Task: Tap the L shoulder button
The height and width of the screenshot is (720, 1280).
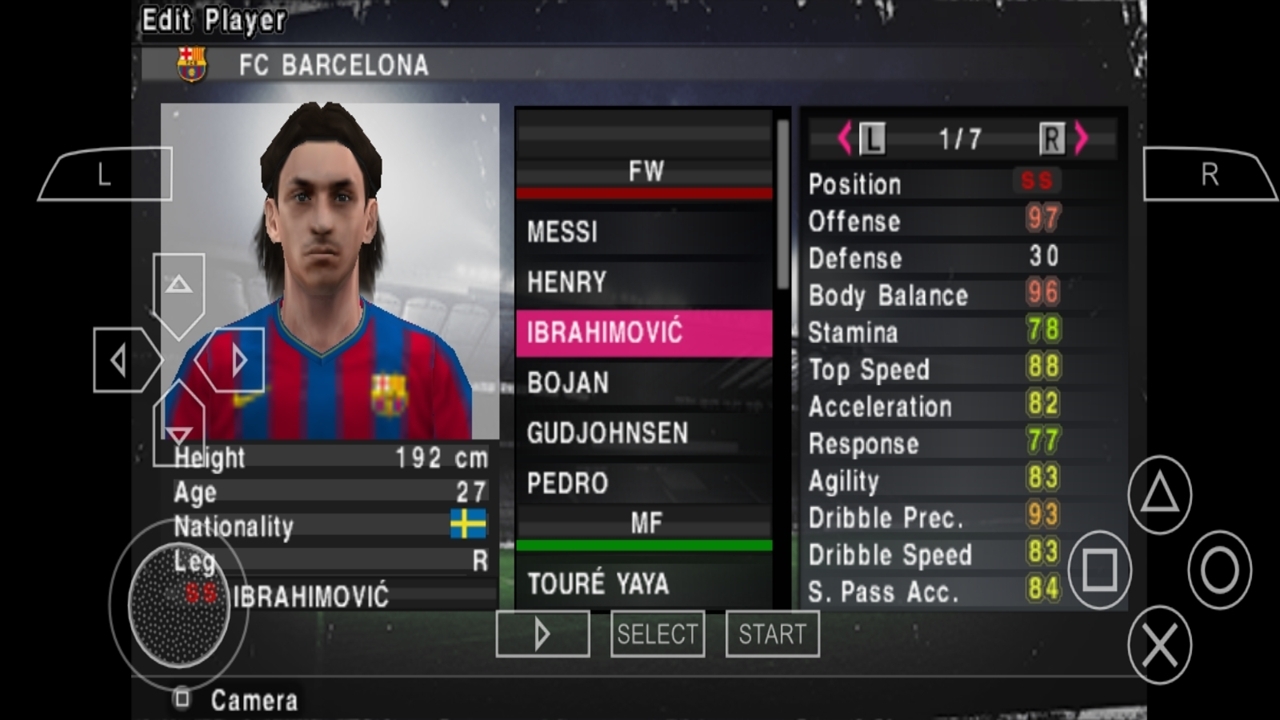Action: [x=103, y=175]
